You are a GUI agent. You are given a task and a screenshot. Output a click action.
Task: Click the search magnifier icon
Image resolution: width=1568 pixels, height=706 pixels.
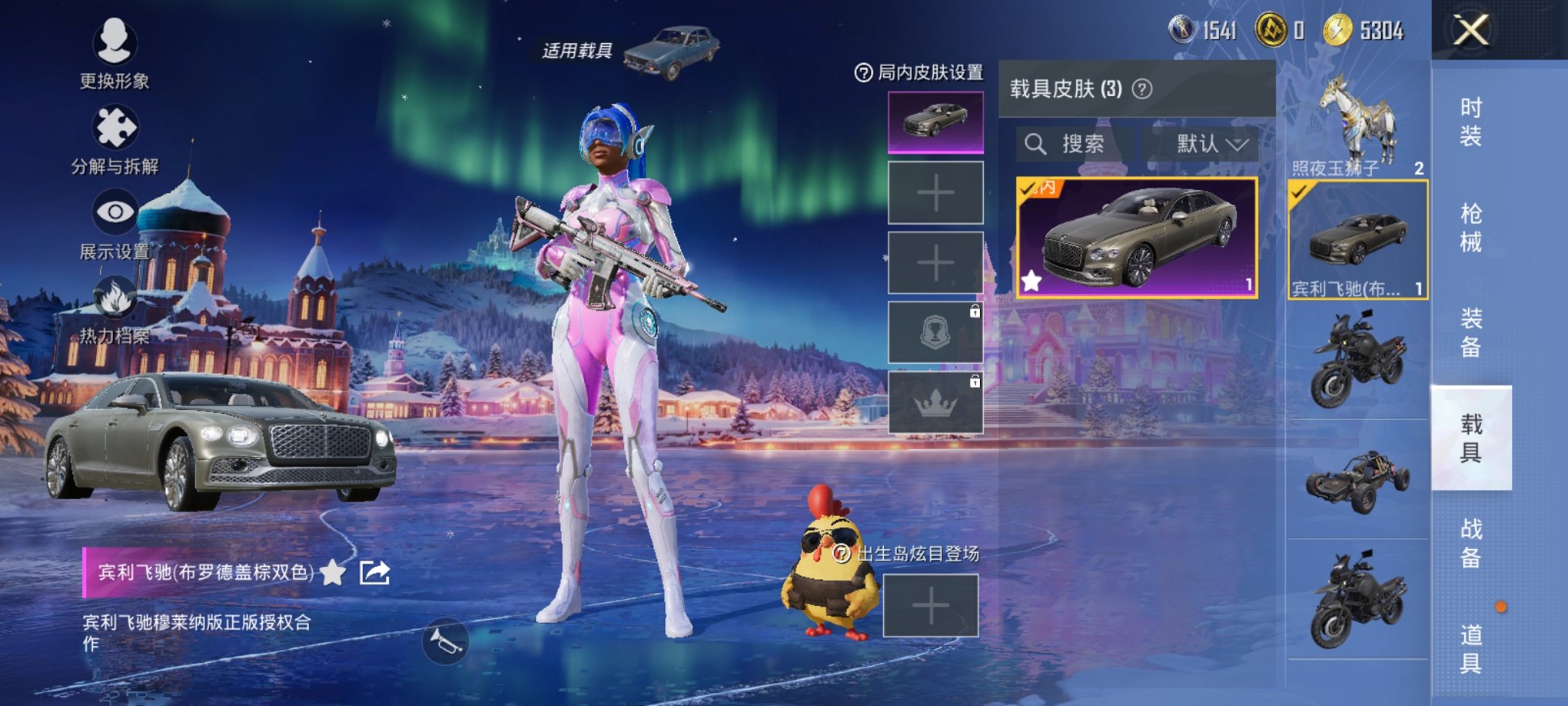pos(1037,145)
